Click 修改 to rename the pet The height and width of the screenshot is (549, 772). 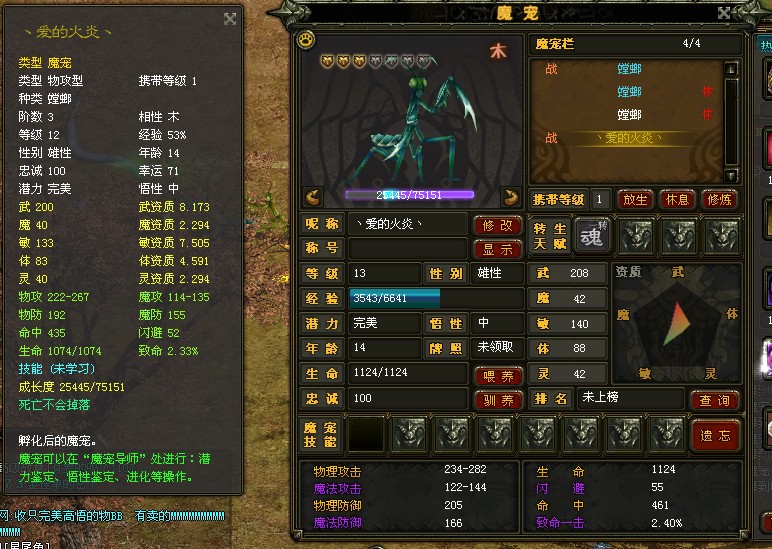(497, 225)
